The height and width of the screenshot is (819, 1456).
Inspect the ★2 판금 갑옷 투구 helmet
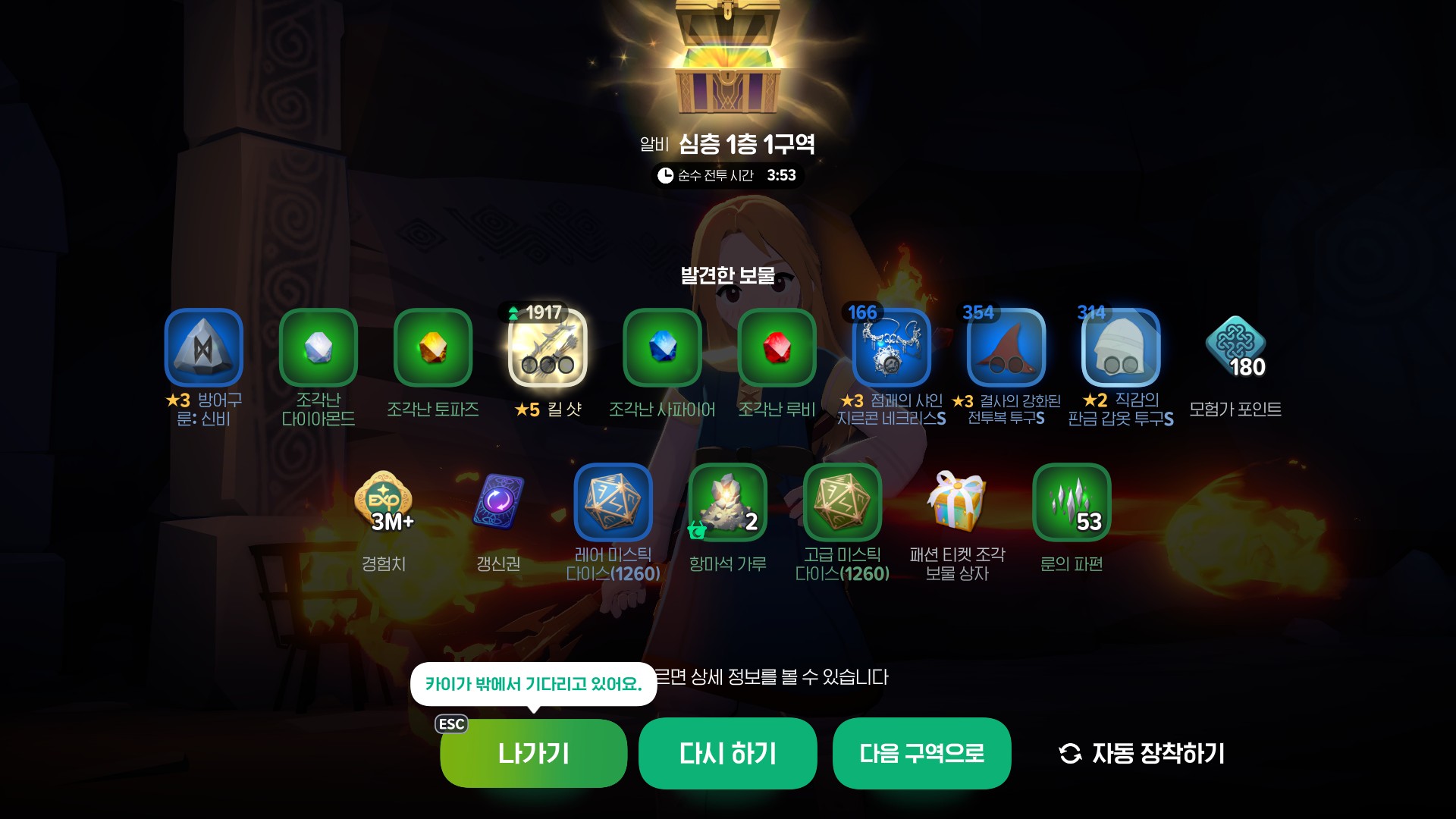[x=1121, y=348]
